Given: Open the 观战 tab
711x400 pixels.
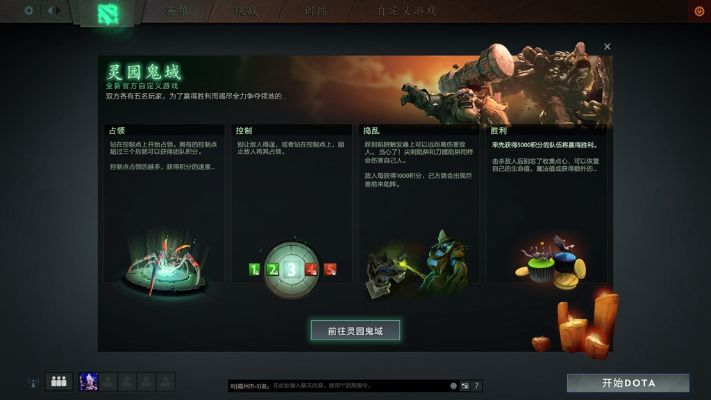Looking at the screenshot, I should tap(245, 11).
